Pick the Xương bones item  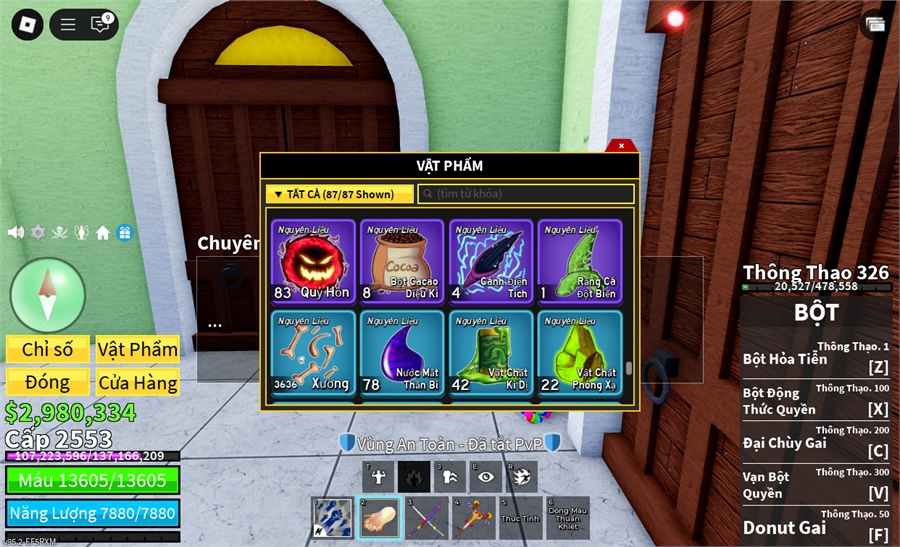point(313,352)
